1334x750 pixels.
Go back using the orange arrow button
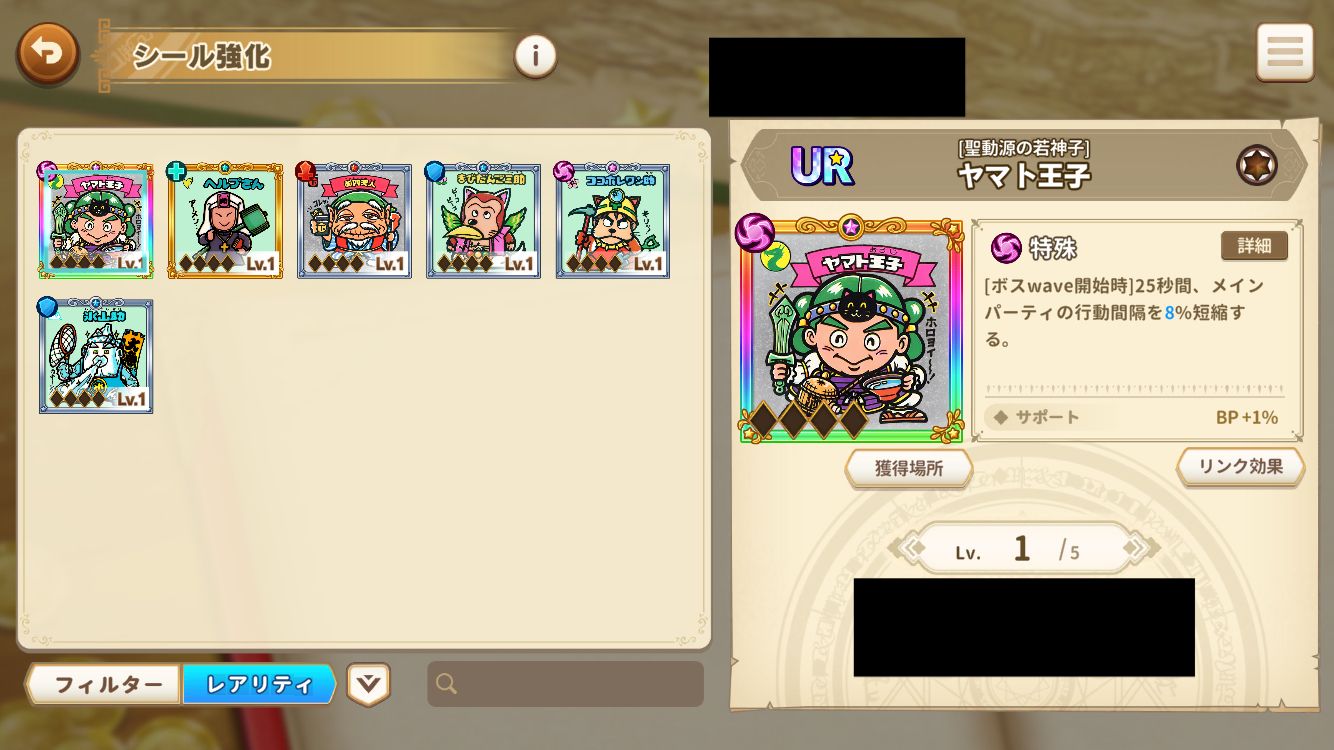pos(47,54)
